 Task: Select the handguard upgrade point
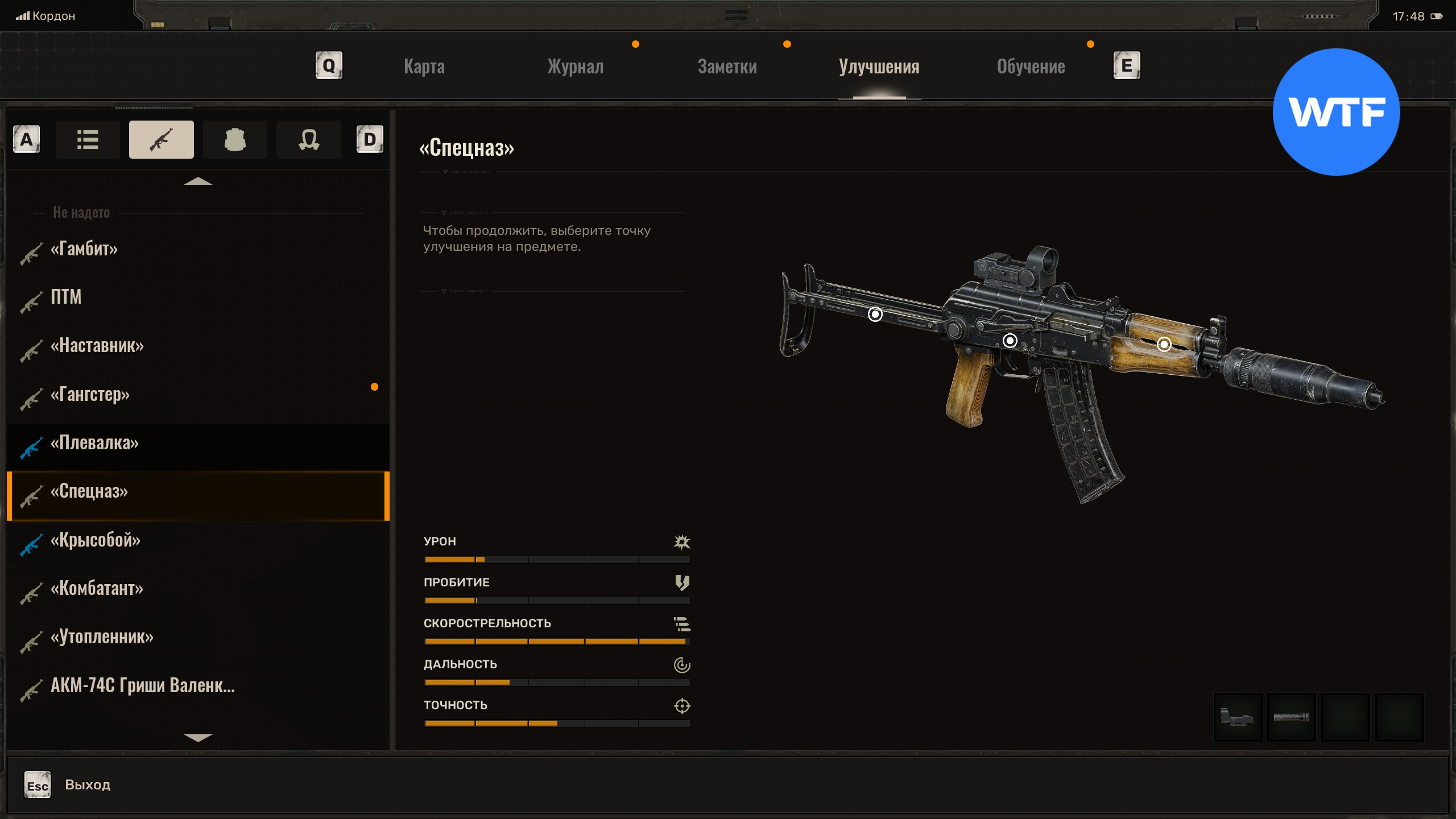point(1164,344)
